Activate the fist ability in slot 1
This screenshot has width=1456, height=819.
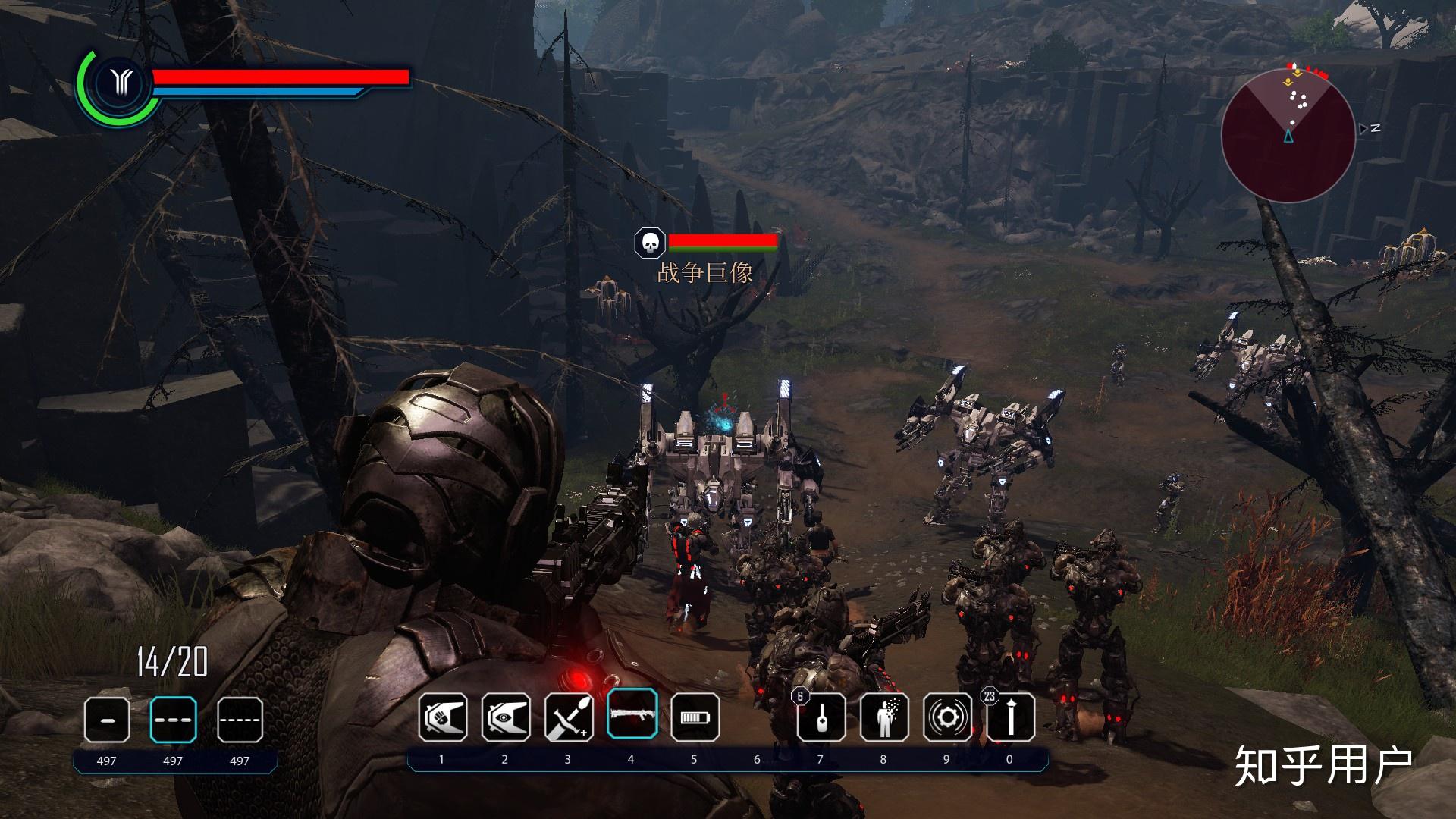443,717
